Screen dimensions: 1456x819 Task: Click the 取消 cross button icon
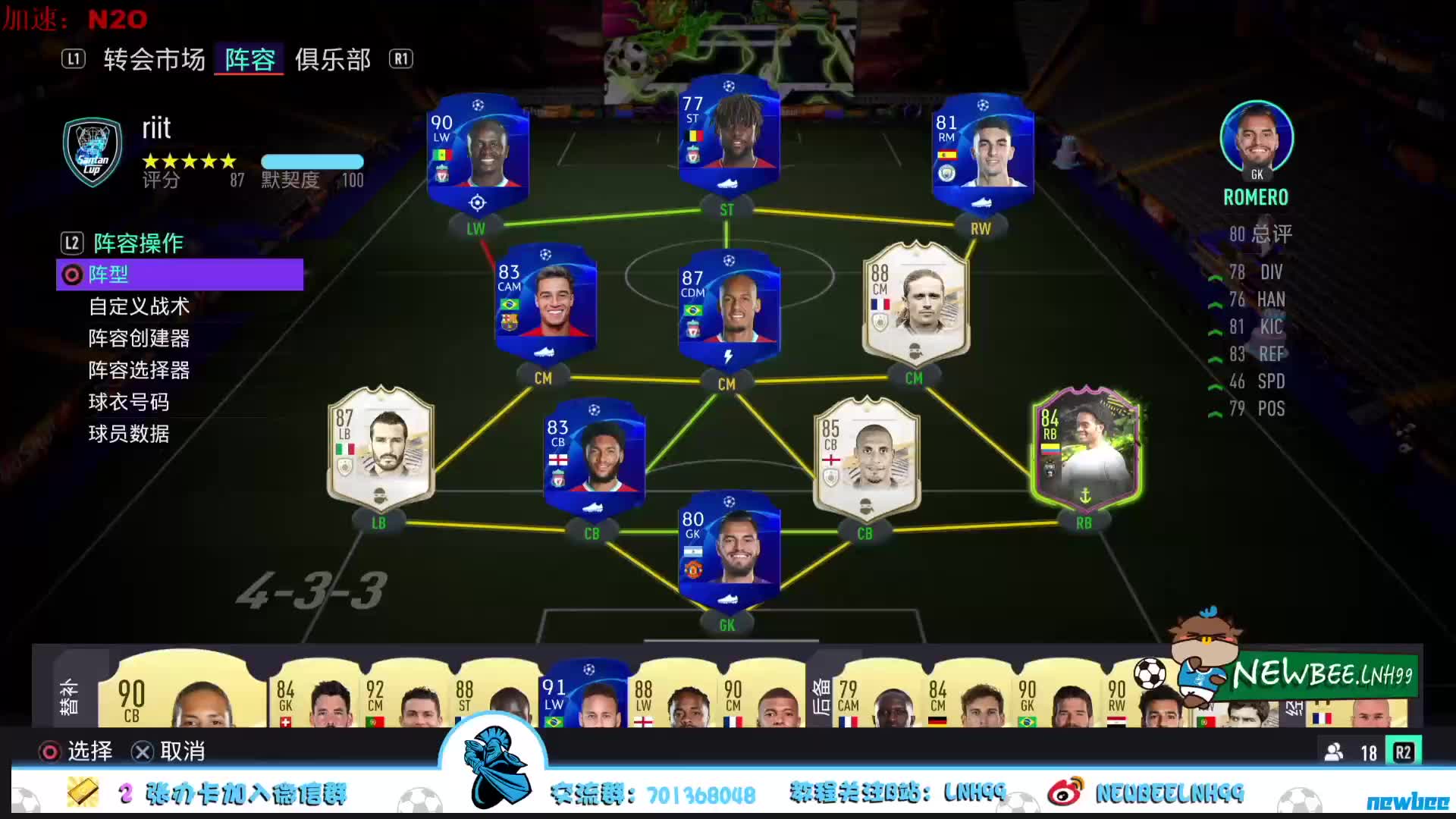(142, 752)
